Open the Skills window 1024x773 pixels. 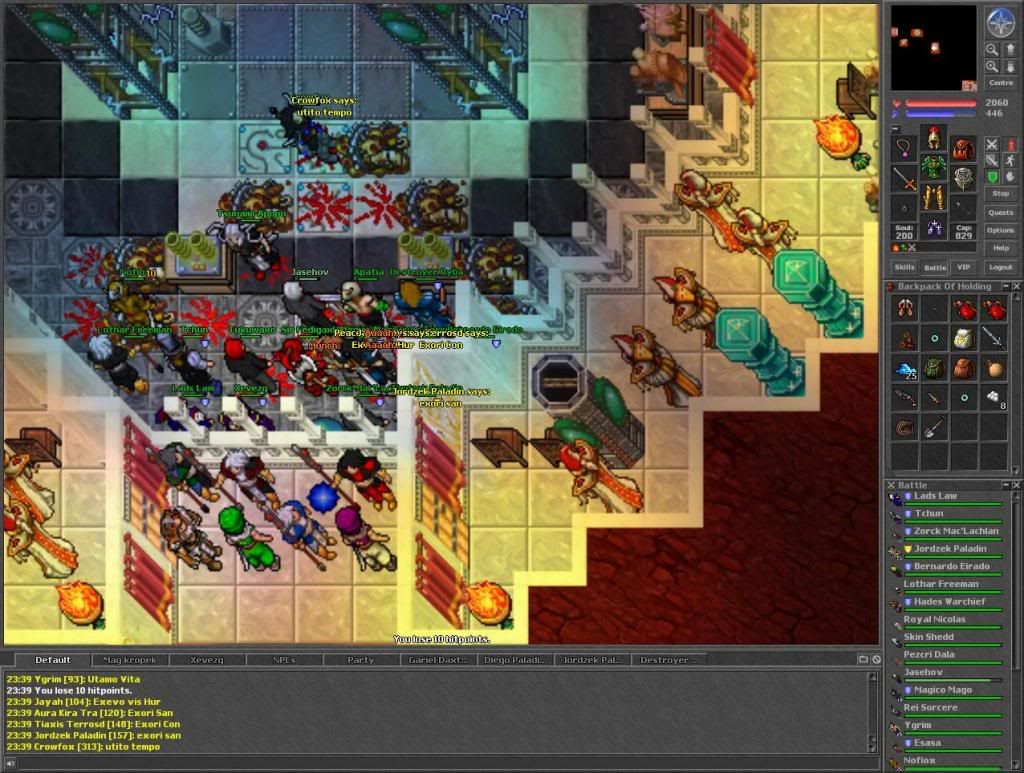pyautogui.click(x=904, y=267)
